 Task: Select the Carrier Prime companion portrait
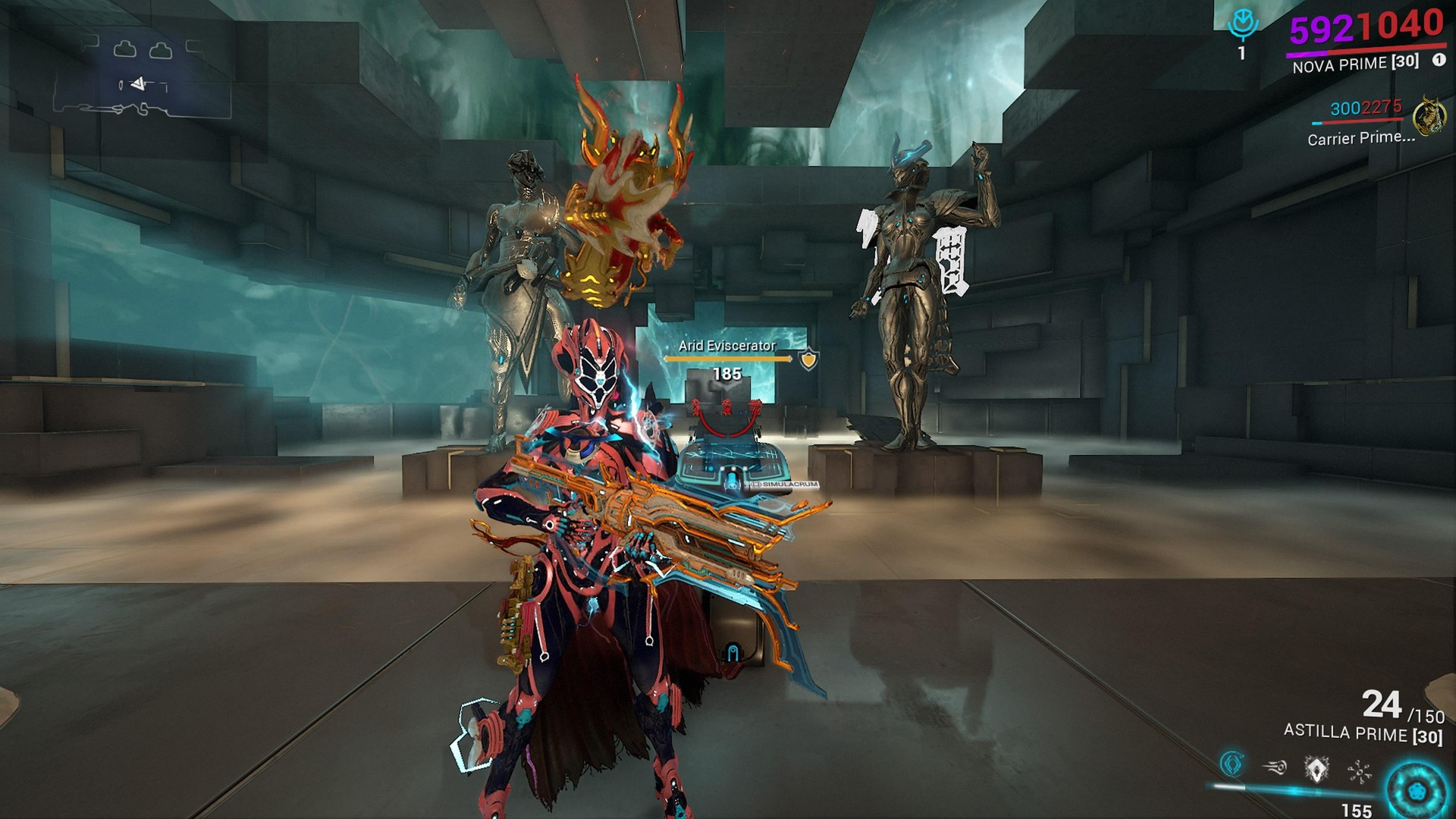pyautogui.click(x=1429, y=116)
